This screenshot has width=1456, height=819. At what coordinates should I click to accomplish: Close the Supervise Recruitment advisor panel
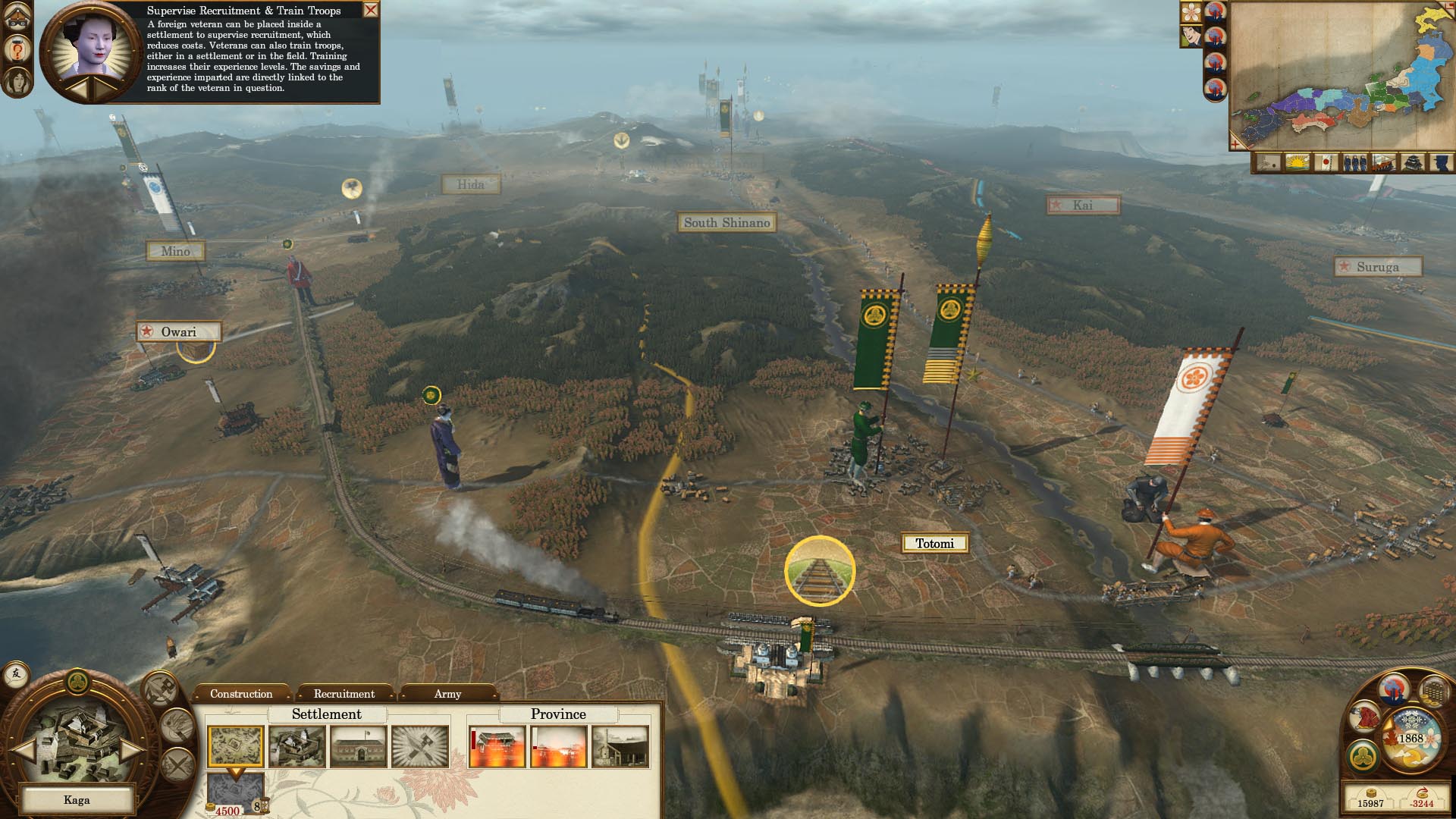tap(371, 10)
